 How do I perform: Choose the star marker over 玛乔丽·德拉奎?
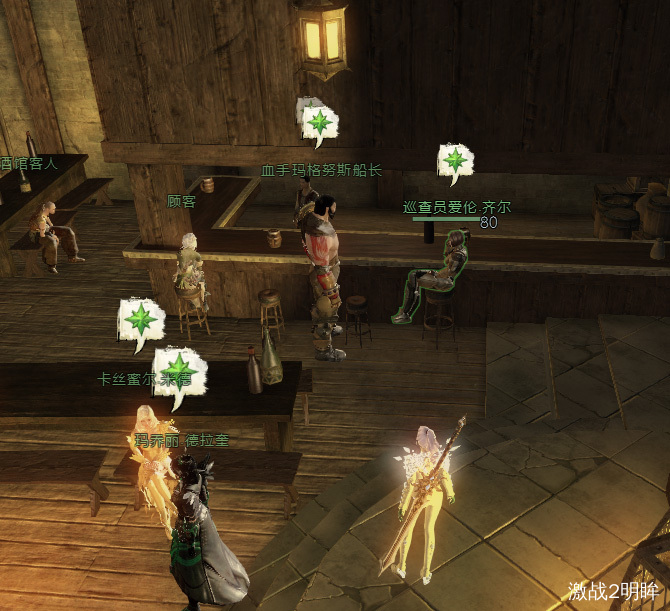(x=180, y=371)
